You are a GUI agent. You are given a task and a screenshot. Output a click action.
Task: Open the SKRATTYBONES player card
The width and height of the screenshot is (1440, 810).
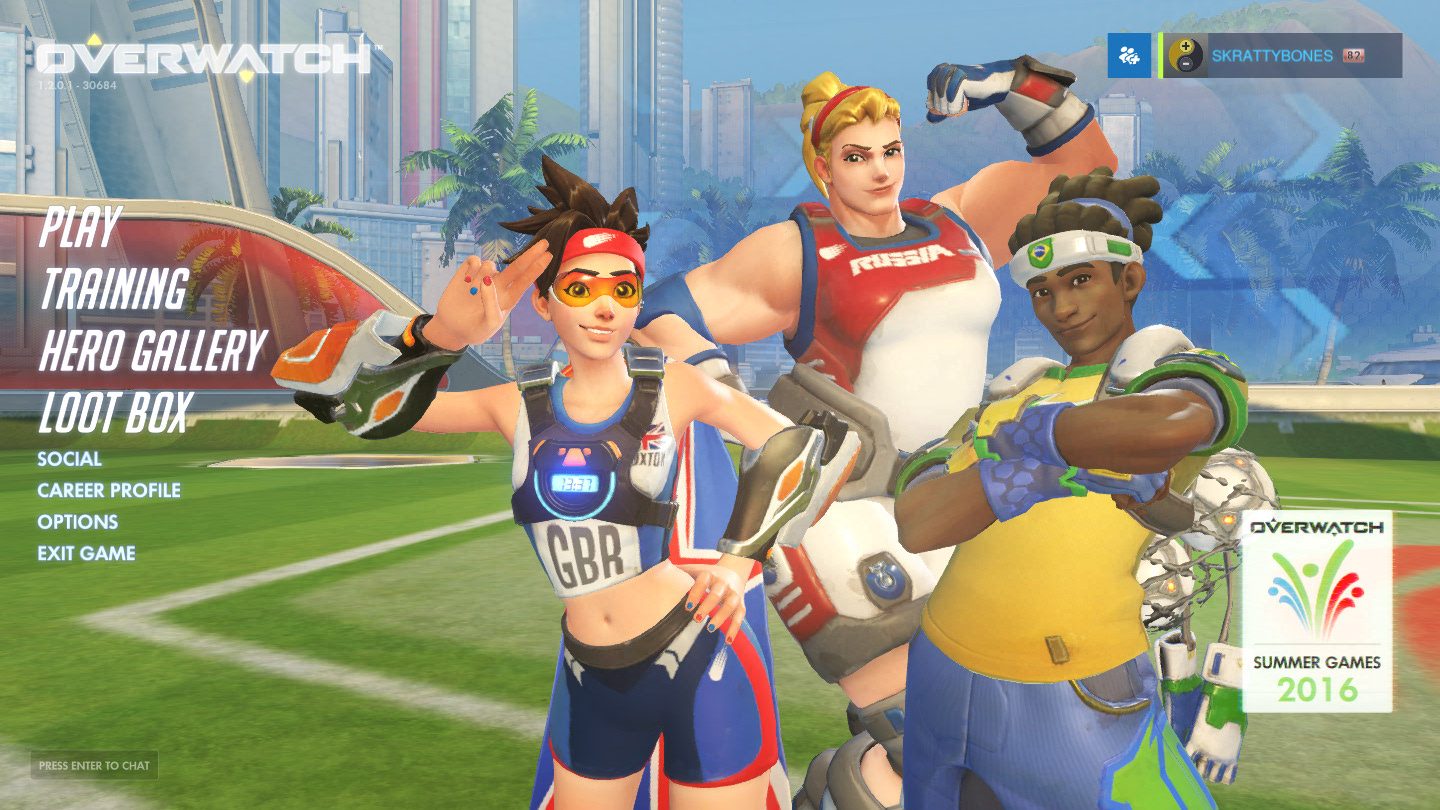click(1282, 55)
